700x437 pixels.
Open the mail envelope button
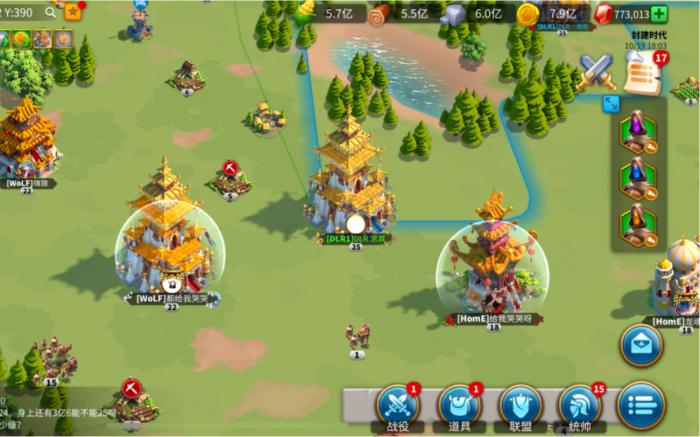coord(641,344)
